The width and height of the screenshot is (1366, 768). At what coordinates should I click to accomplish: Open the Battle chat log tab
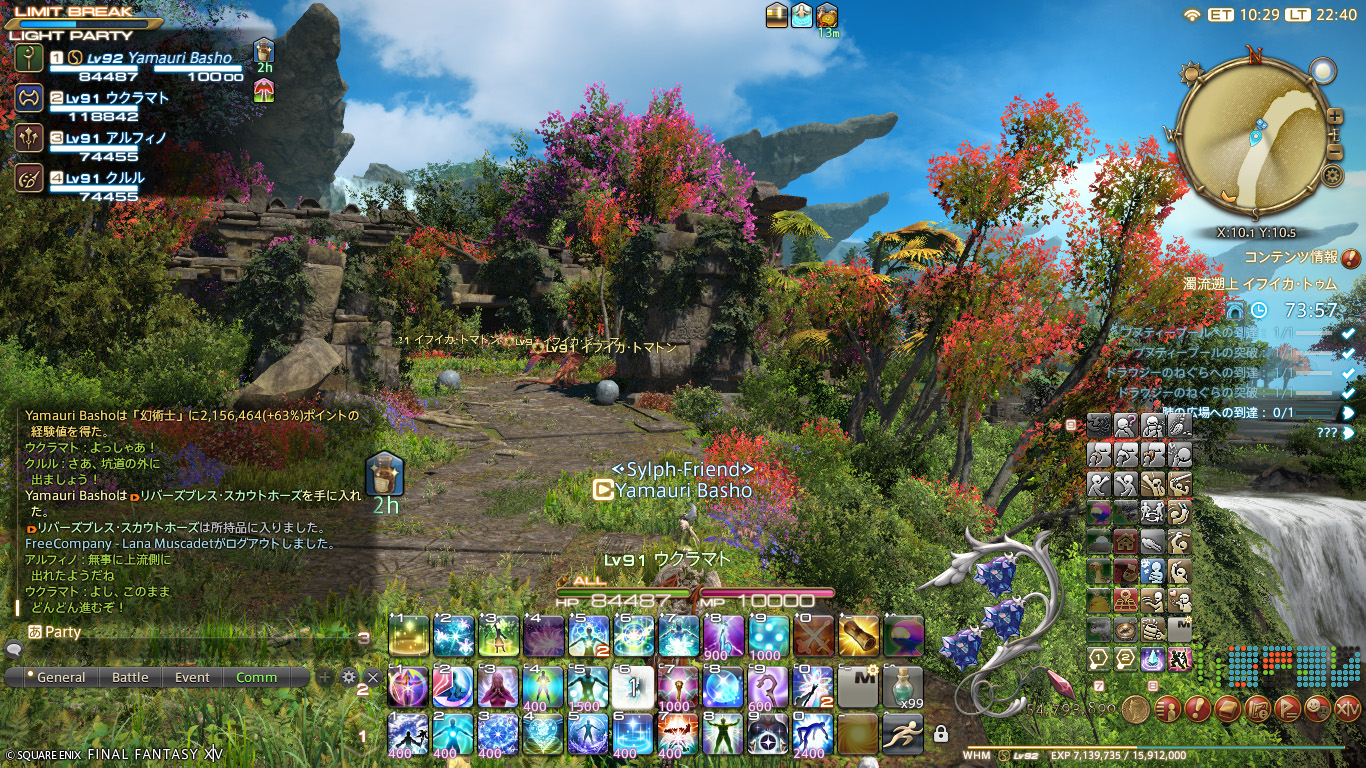point(130,677)
